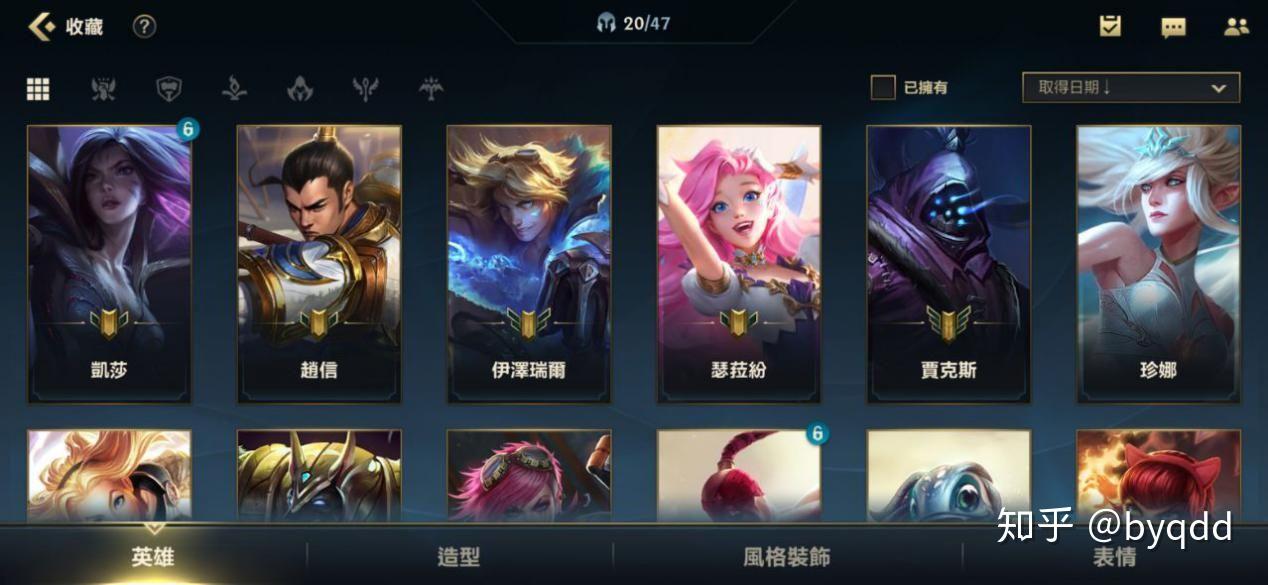Open the 取得日期 sort dropdown
Image resolution: width=1268 pixels, height=585 pixels.
pyautogui.click(x=1131, y=88)
